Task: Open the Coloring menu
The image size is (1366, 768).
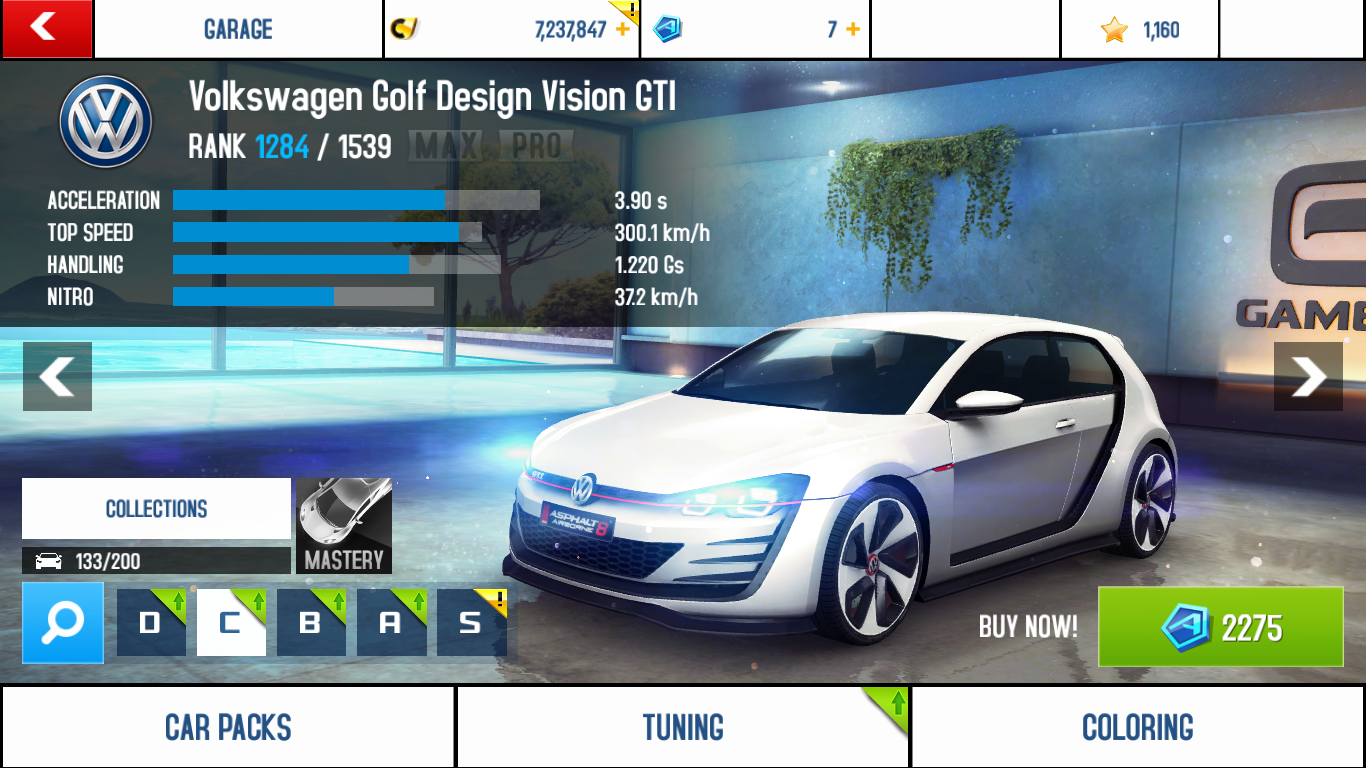Action: pos(1138,727)
